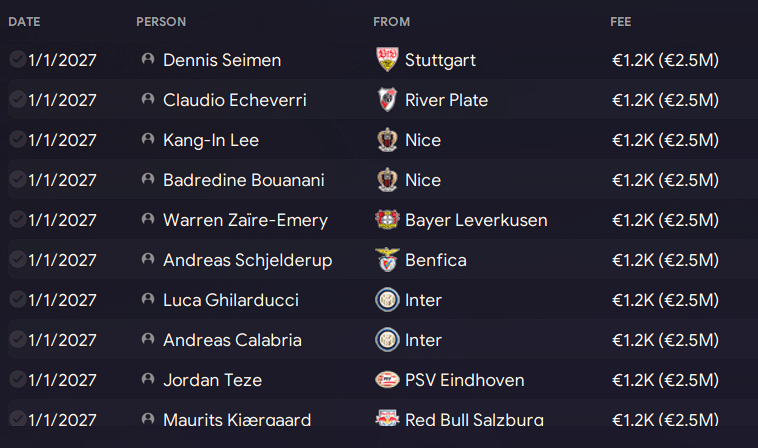Select Andreas Schjelderup's name

tap(247, 260)
